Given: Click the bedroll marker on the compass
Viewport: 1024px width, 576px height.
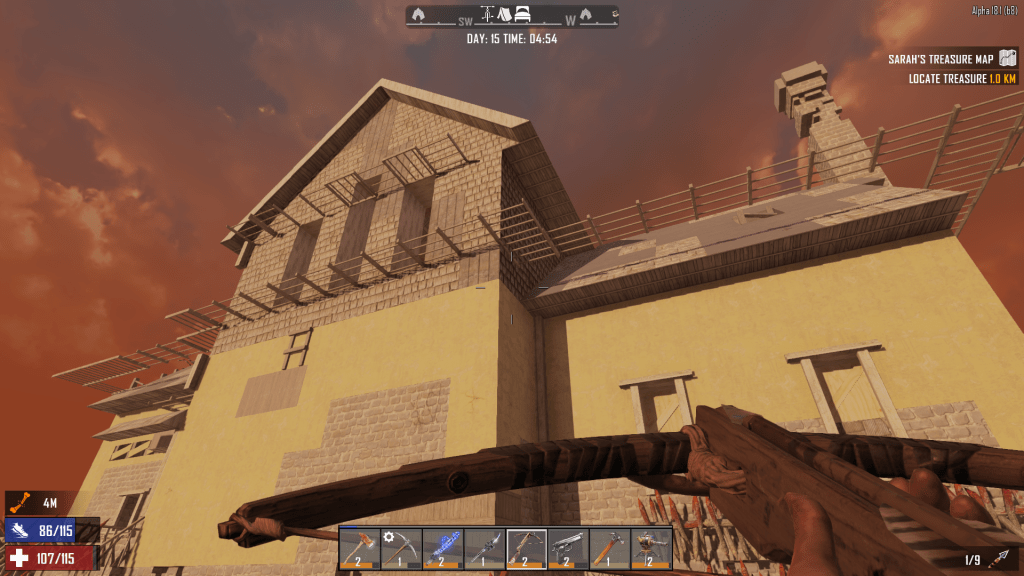Looking at the screenshot, I should point(523,15).
